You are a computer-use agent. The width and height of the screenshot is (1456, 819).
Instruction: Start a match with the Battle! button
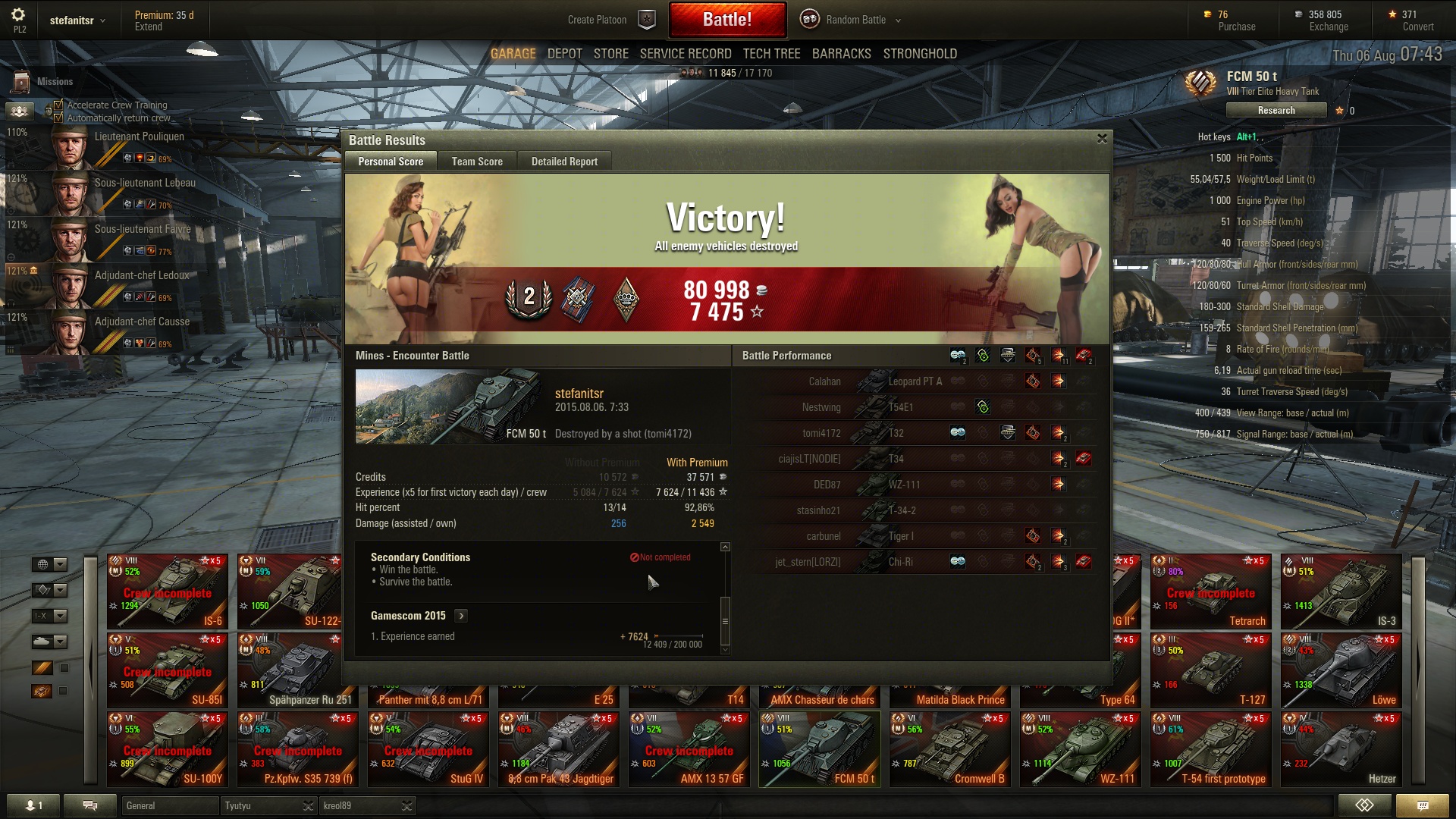coord(726,20)
